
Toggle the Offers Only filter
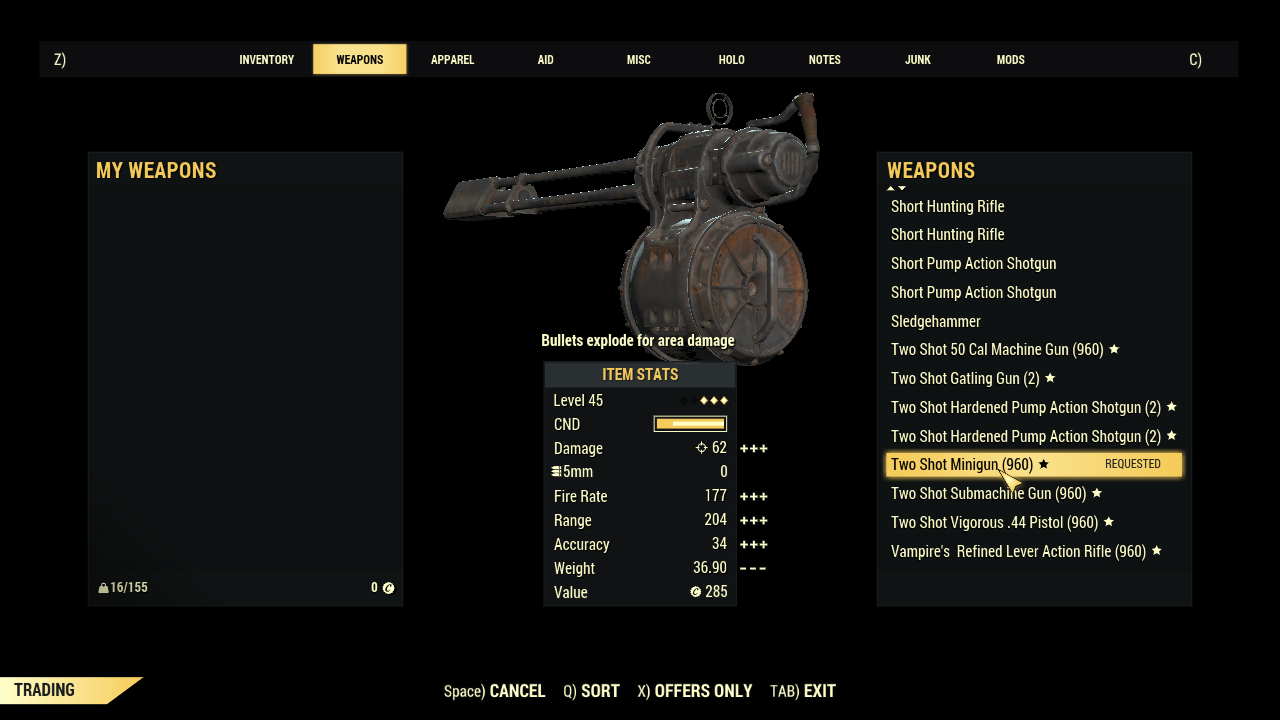click(x=694, y=691)
